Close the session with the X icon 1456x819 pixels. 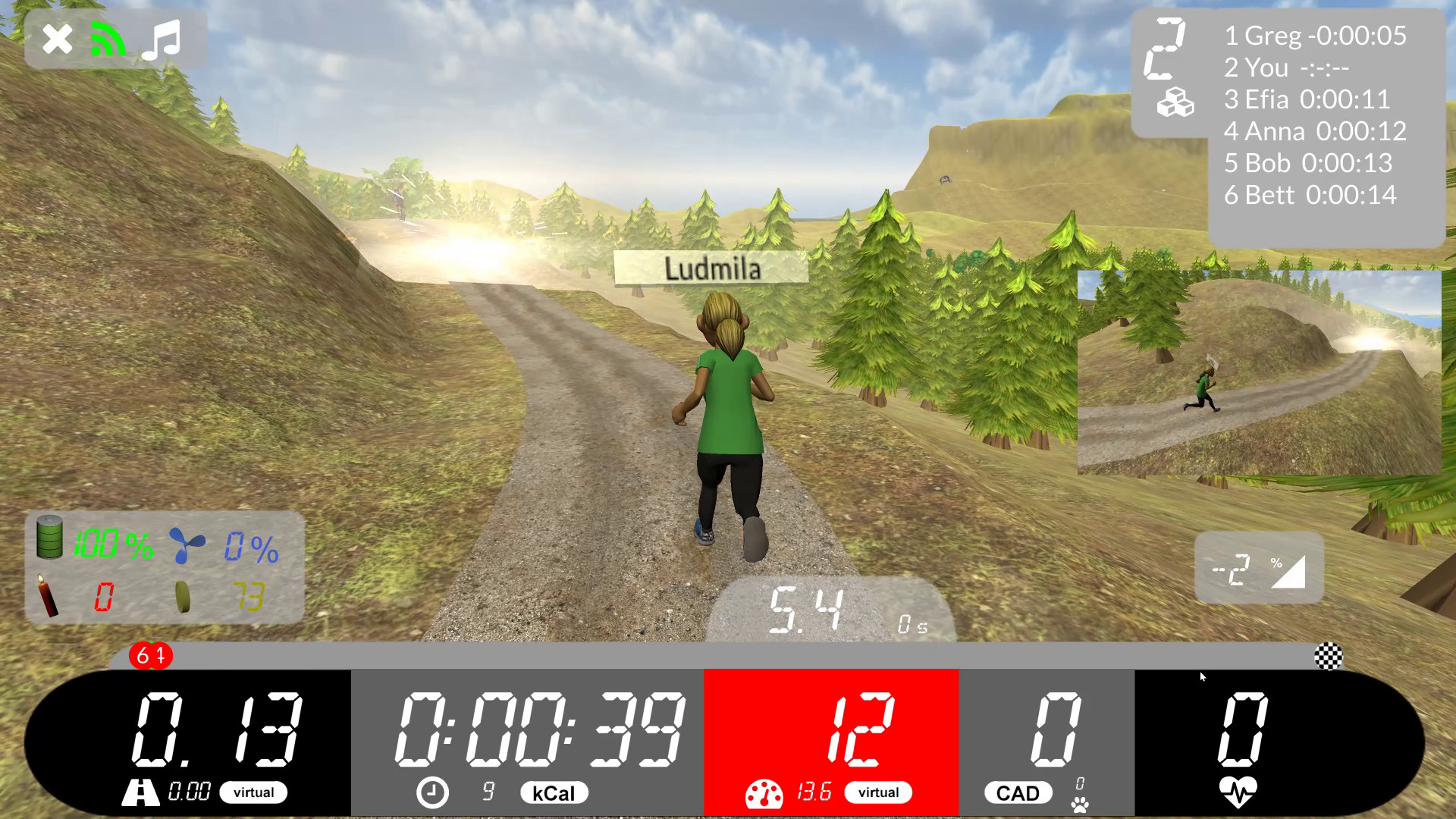coord(57,39)
